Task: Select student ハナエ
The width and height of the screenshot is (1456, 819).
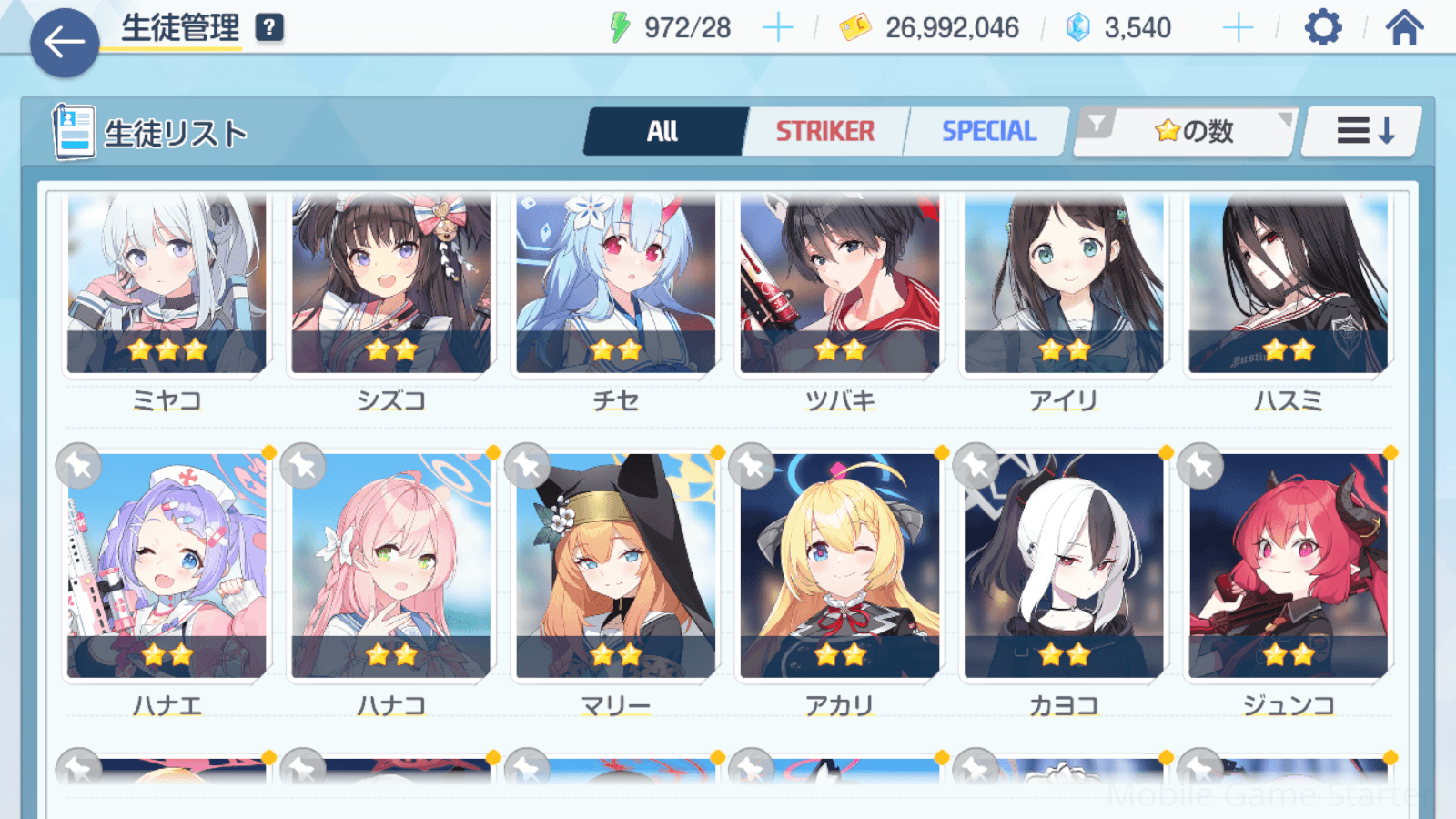Action: click(167, 566)
